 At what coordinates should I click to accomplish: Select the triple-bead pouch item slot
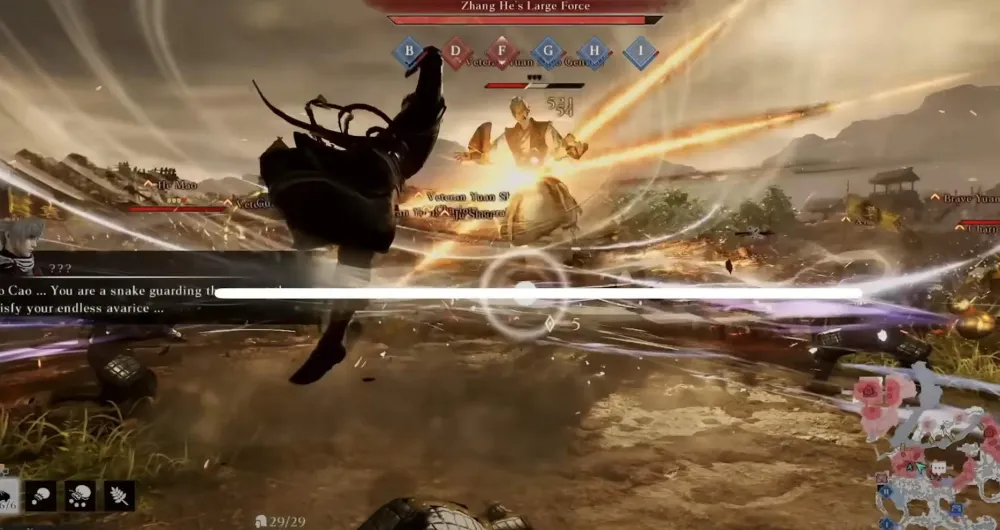(x=80, y=495)
